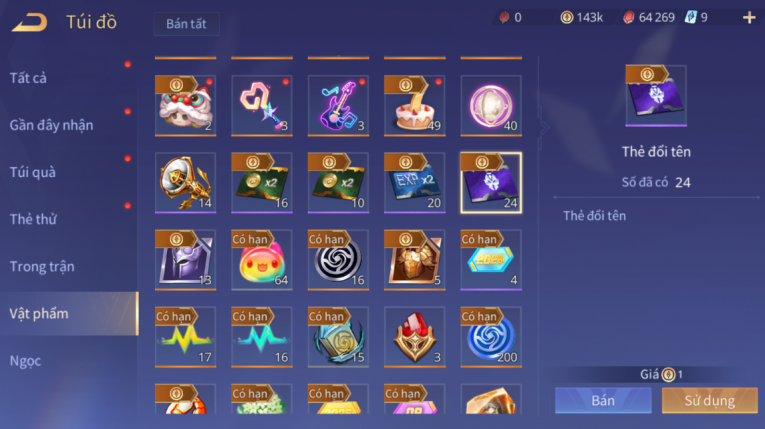
Task: Select the lion dance mask item
Action: point(185,105)
